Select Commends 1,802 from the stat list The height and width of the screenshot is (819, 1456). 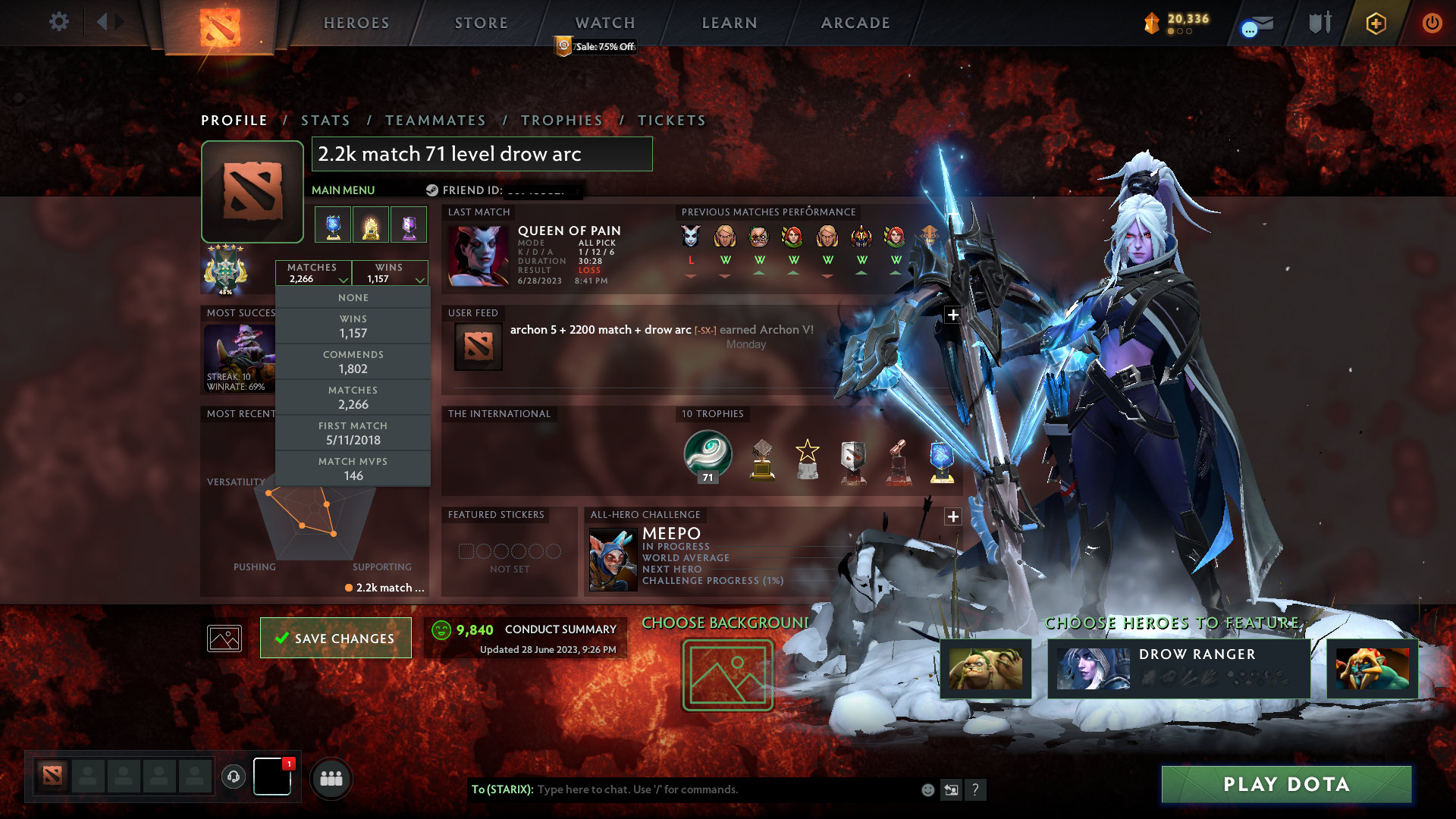[353, 362]
